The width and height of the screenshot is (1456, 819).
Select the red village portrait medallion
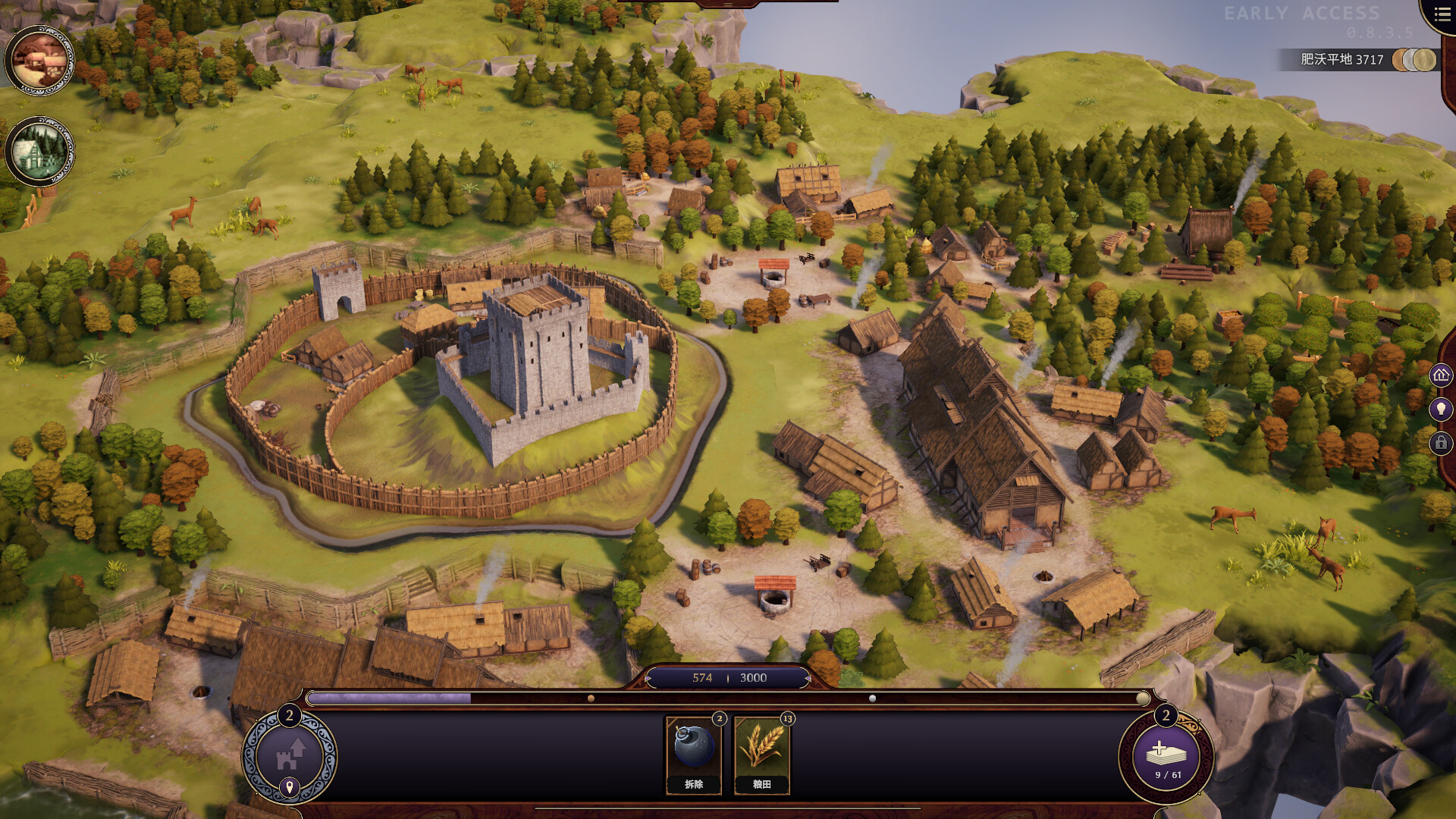(x=39, y=61)
